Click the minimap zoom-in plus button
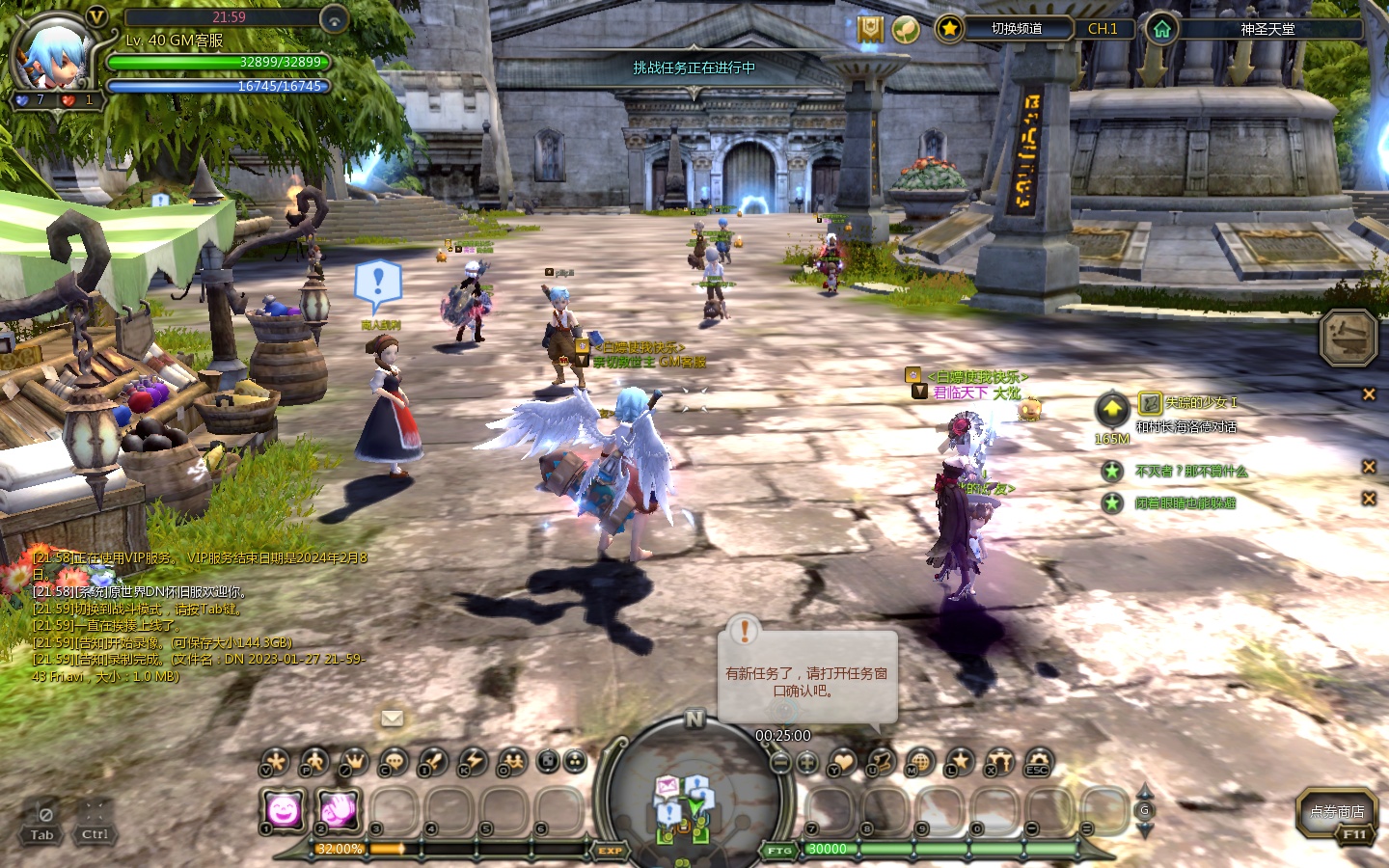1389x868 pixels. coord(807,763)
